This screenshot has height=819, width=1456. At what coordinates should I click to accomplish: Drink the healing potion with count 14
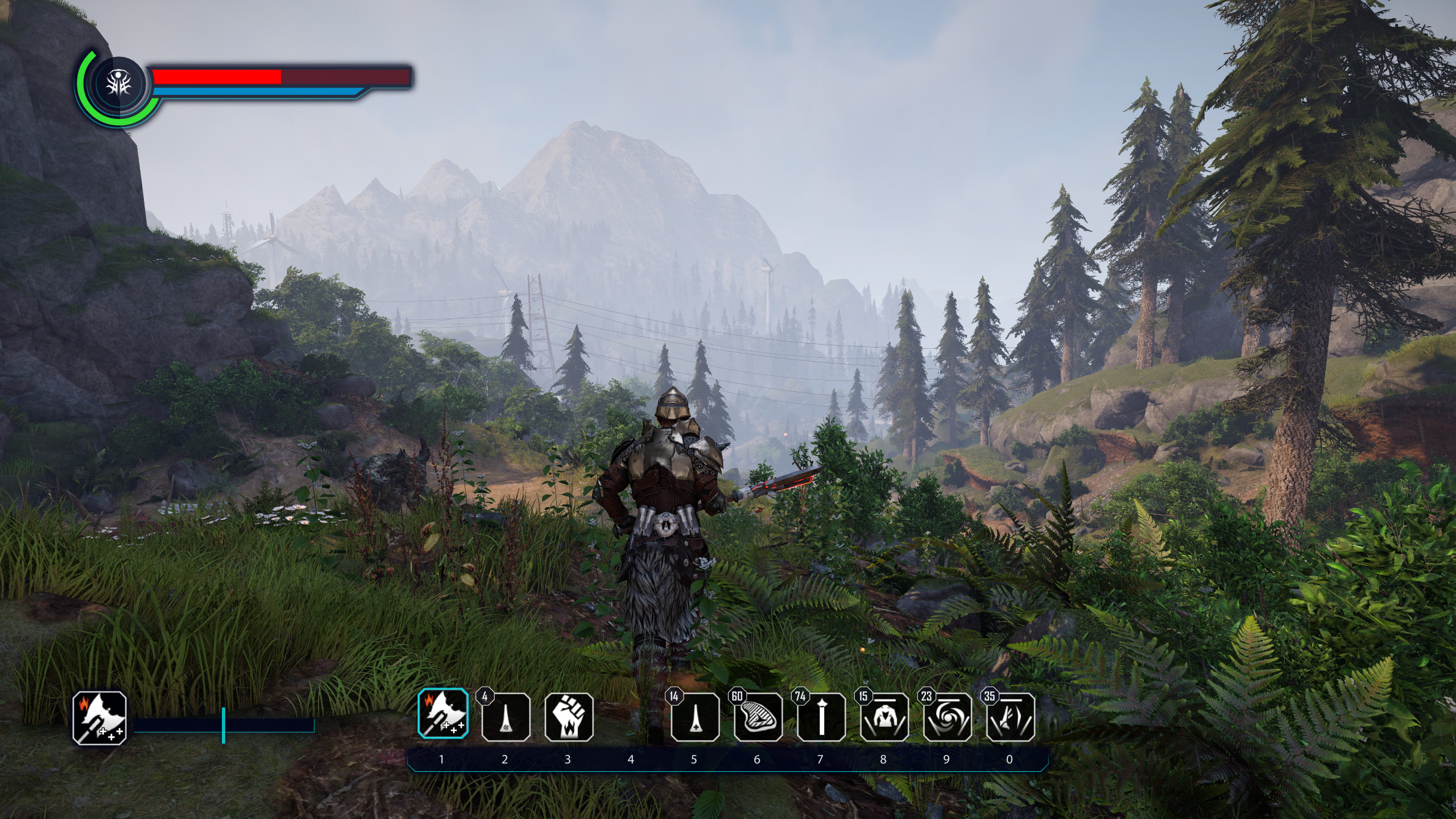[694, 717]
